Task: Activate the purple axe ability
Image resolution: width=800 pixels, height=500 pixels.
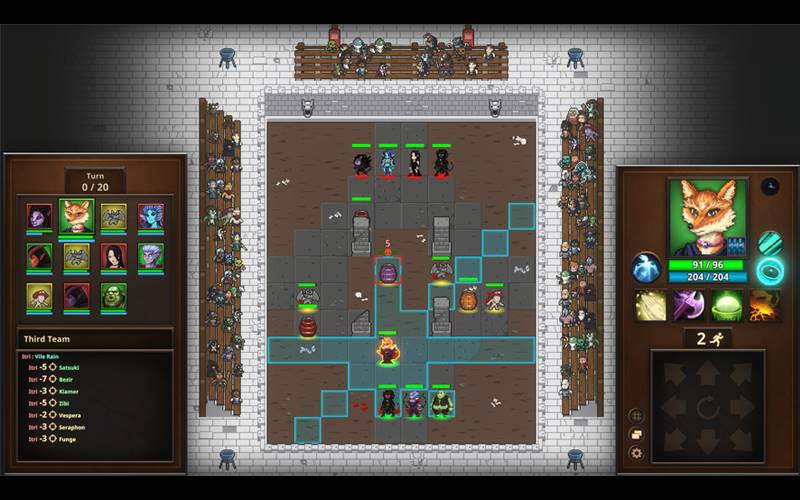Action: coord(688,305)
